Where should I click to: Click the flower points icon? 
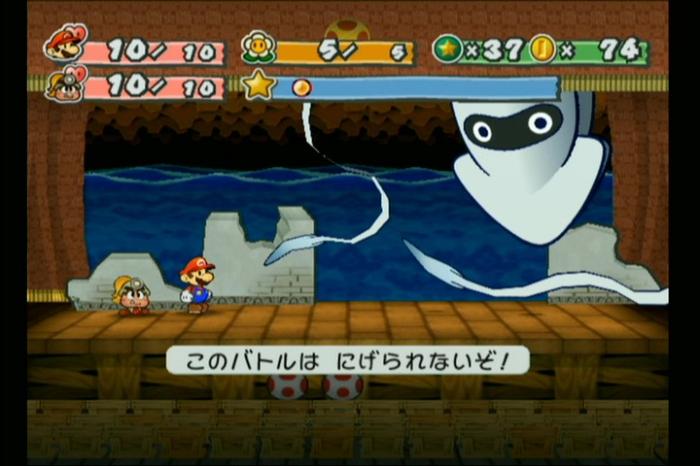click(x=258, y=48)
